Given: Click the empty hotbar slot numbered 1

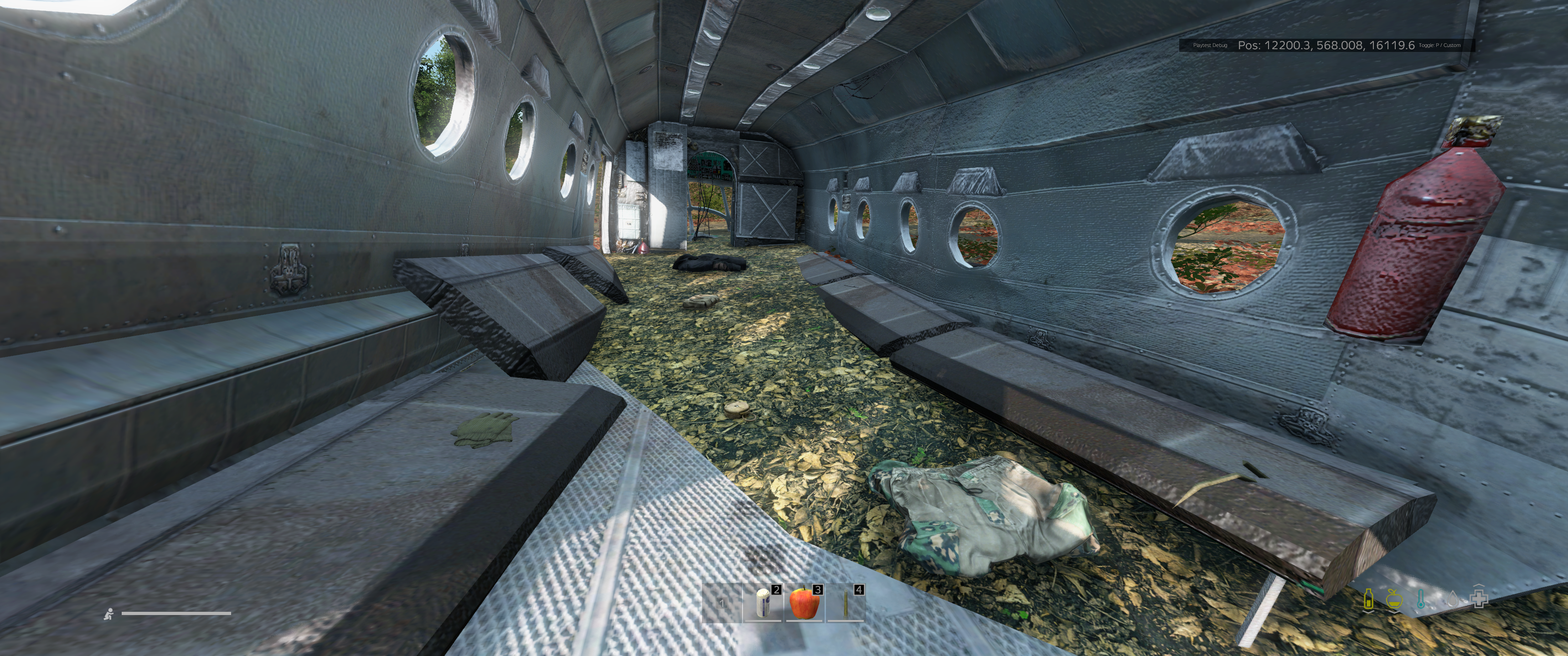Looking at the screenshot, I should [722, 604].
